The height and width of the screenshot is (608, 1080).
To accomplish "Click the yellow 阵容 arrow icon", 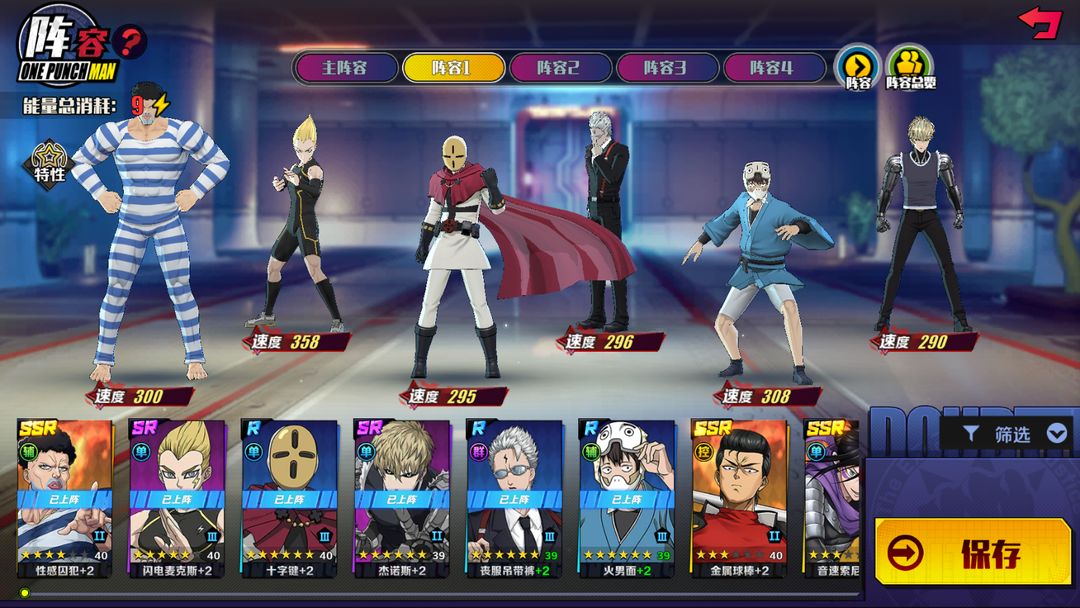I will tap(858, 66).
